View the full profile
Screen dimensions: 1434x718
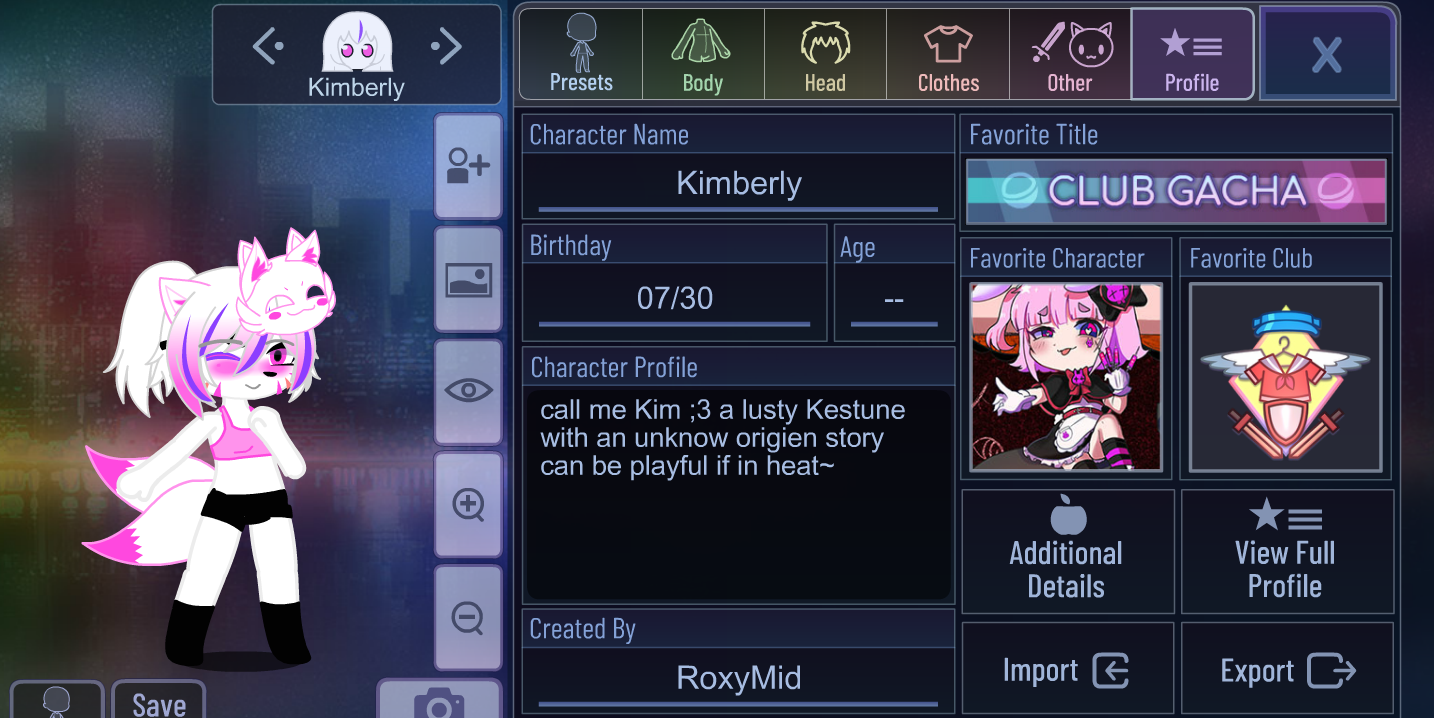click(x=1286, y=552)
